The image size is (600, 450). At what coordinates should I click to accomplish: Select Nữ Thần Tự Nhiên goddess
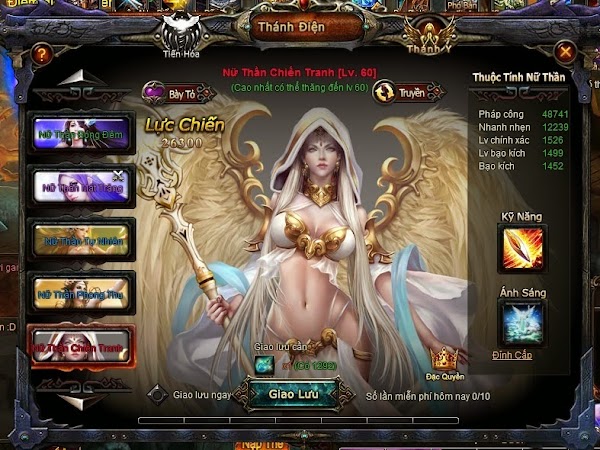click(x=84, y=240)
